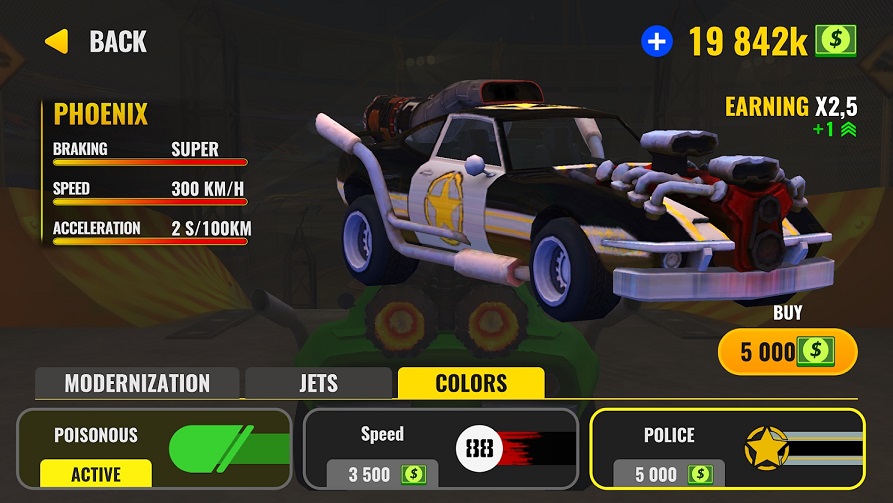Select the Colors tab
893x503 pixels.
[x=471, y=383]
